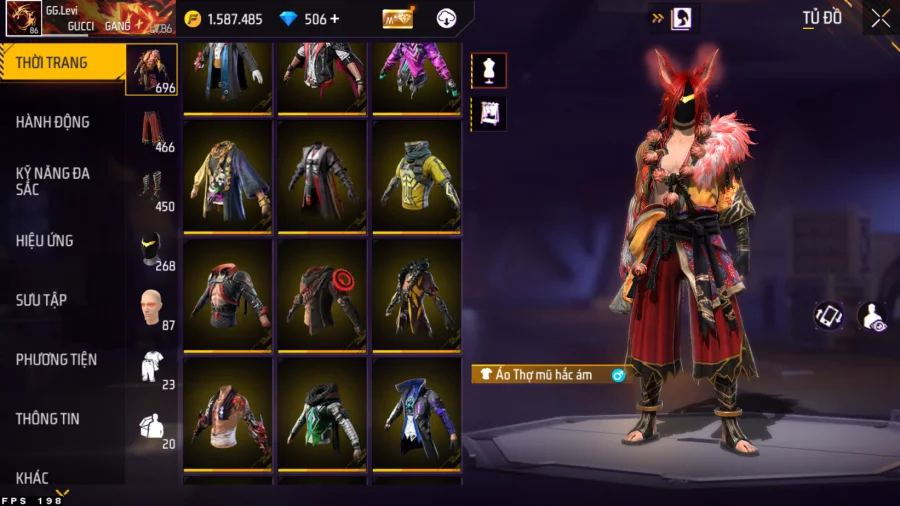Choose the green and black hooded top
The width and height of the screenshot is (900, 506).
[324, 413]
